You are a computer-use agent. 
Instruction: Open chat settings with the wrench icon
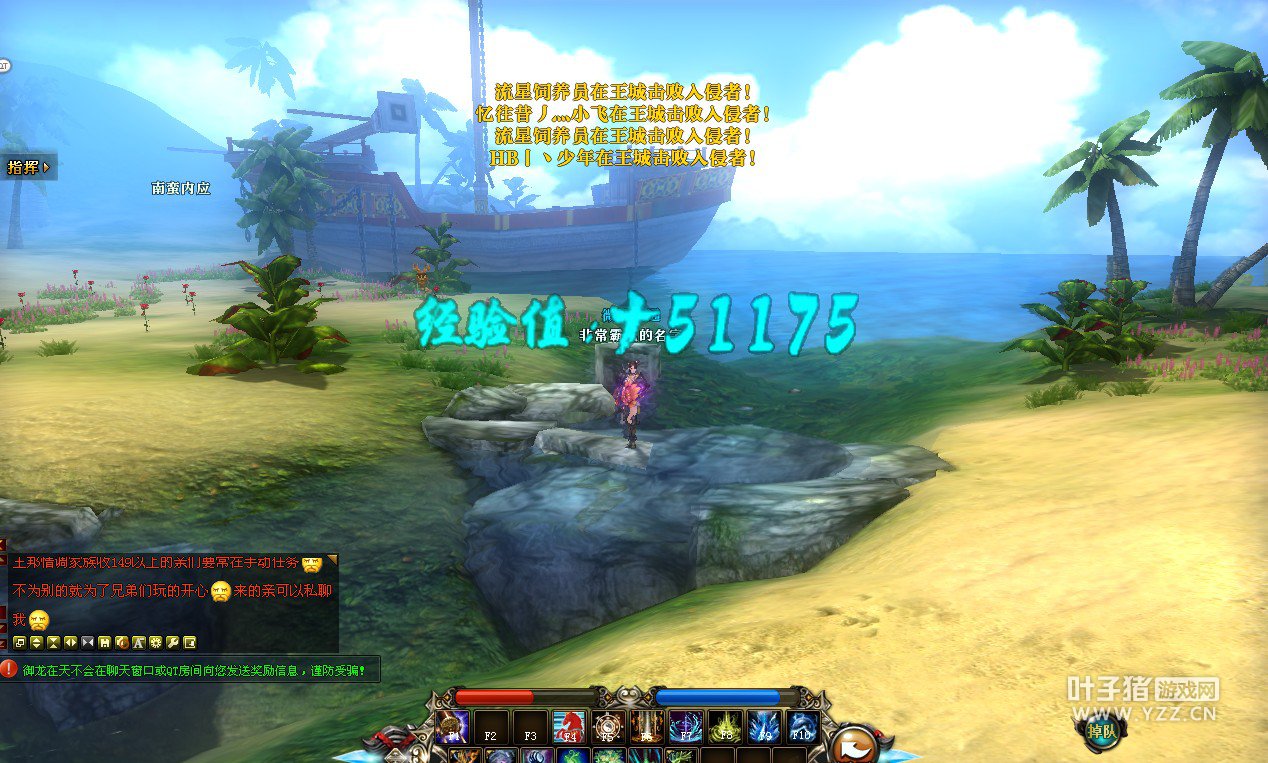[172, 642]
